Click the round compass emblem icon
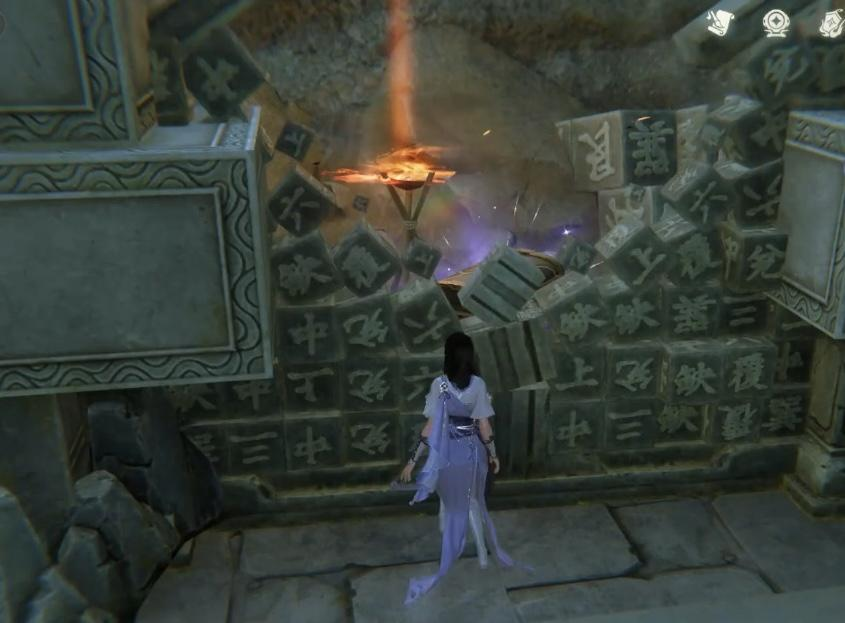This screenshot has height=623, width=845. [x=776, y=22]
